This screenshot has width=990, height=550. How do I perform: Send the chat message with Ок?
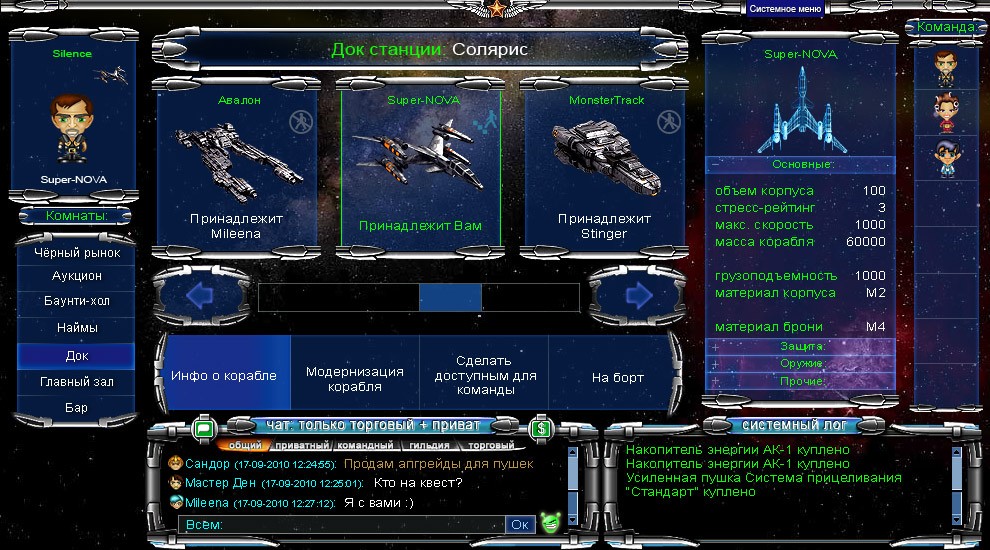coord(520,524)
